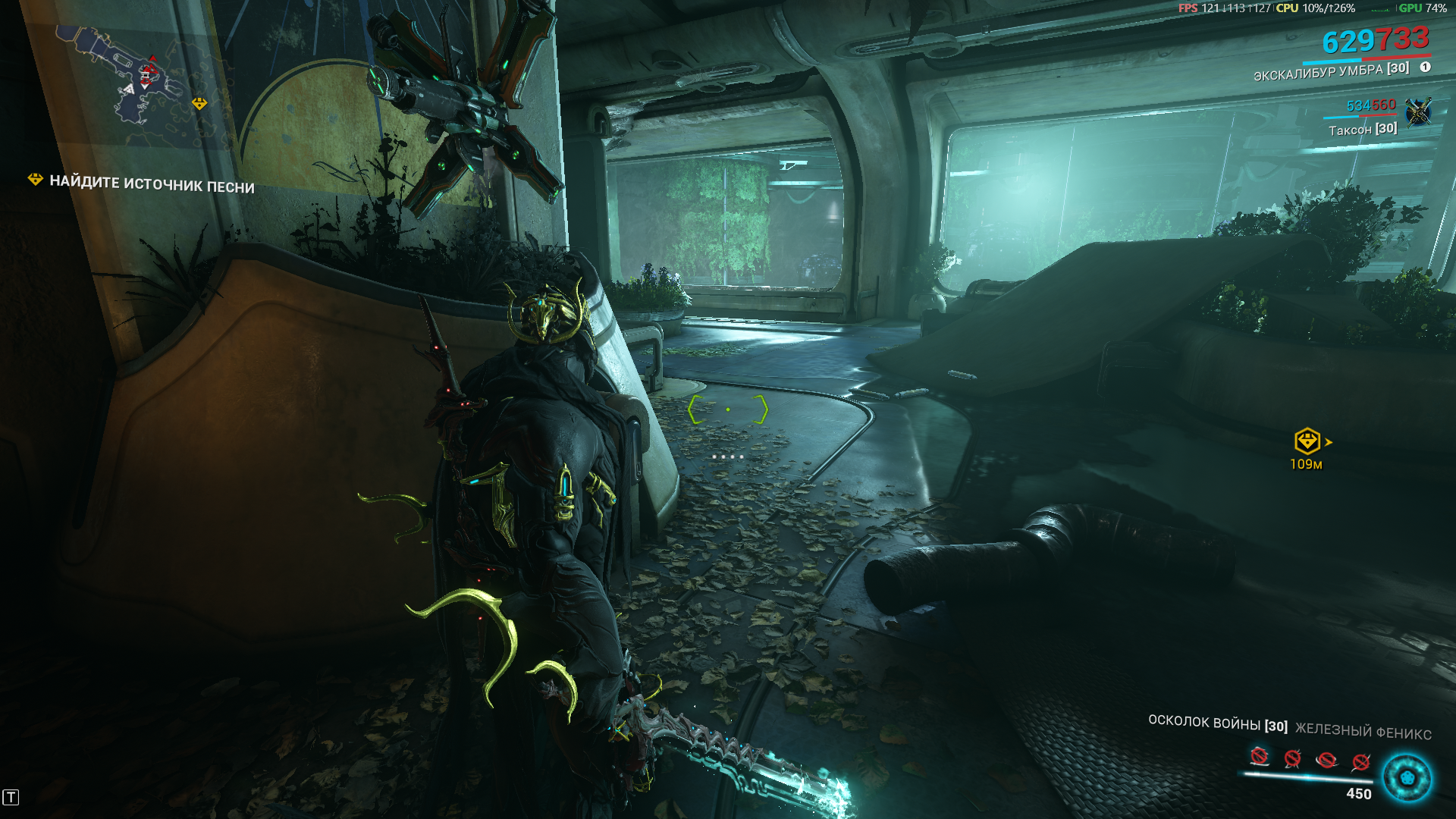Screen dimensions: 1456x819
Task: Activate the glowing circular energy icon
Action: 1407,777
